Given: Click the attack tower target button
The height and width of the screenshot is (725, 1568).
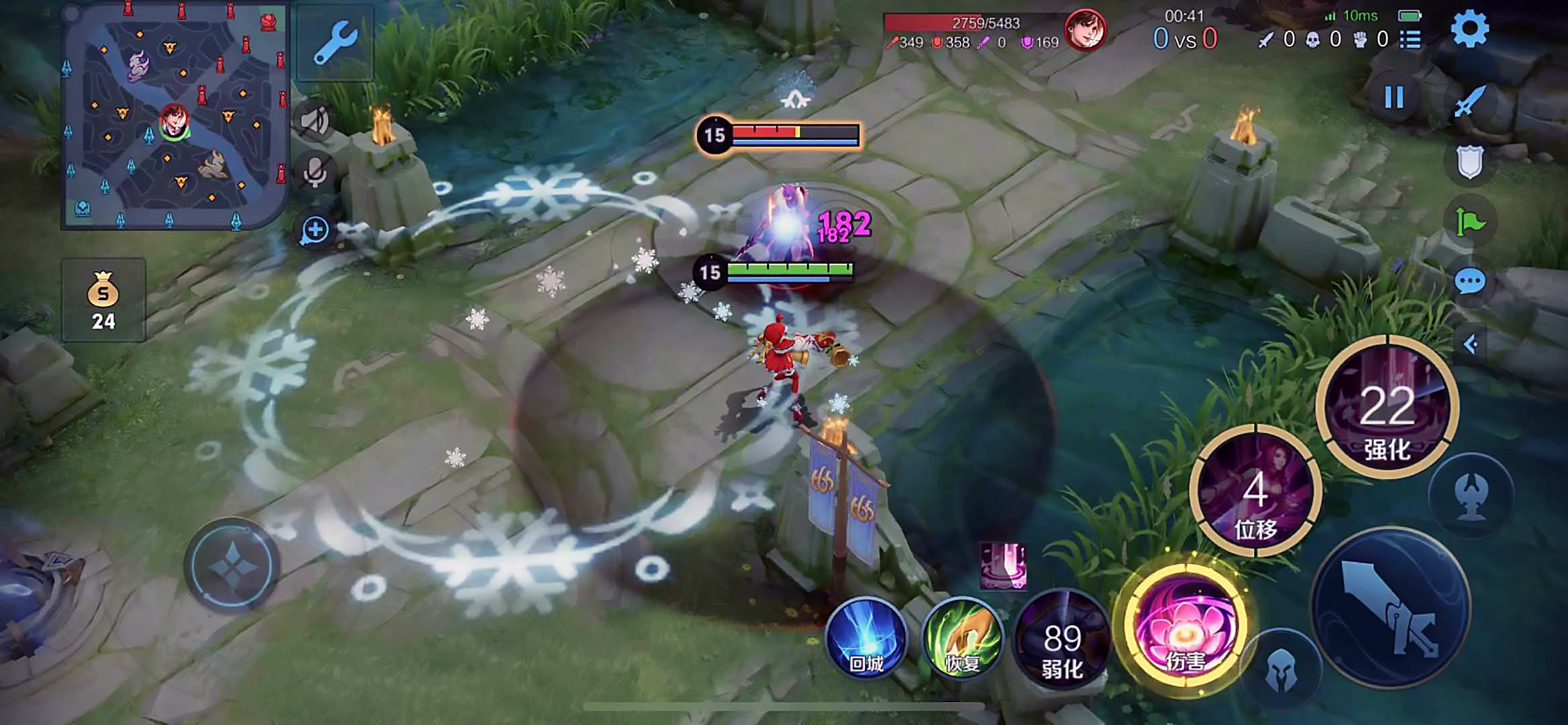Looking at the screenshot, I should coord(1471,495).
